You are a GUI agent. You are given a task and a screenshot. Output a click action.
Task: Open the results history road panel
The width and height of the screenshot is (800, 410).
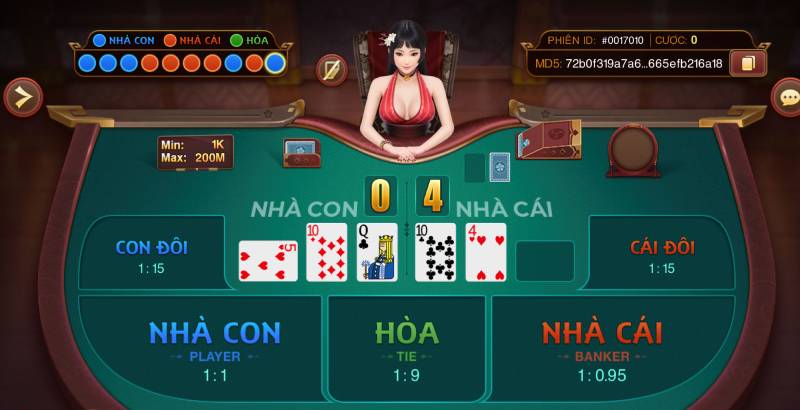(182, 63)
